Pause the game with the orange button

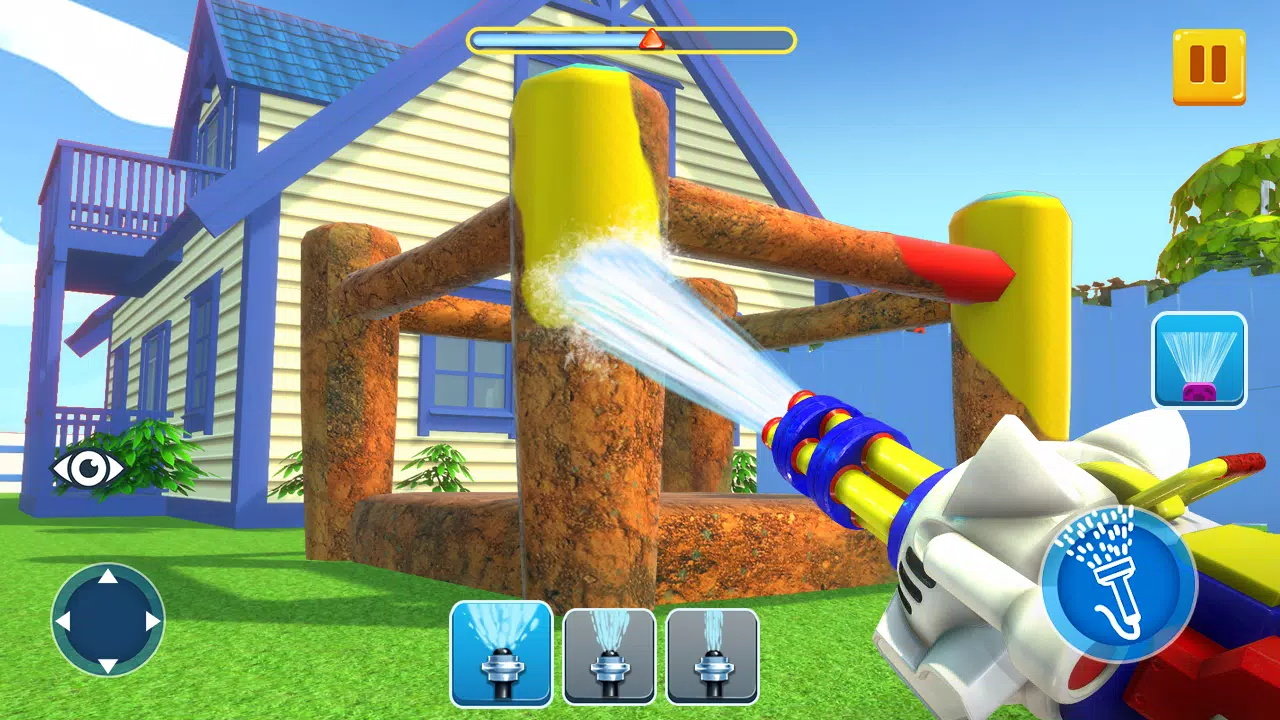point(1209,66)
